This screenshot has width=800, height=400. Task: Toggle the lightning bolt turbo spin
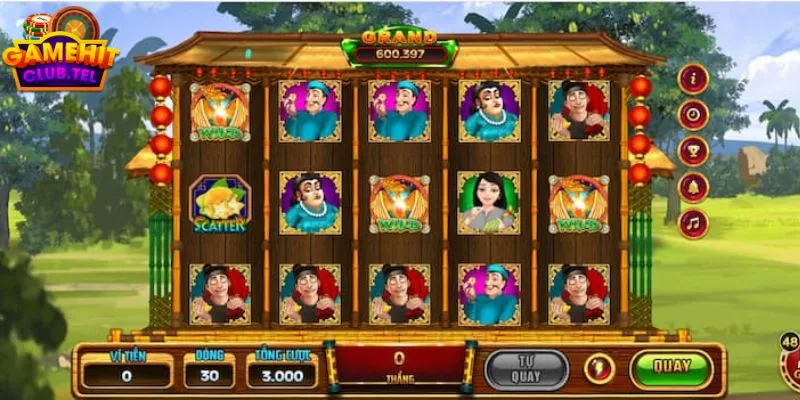pyautogui.click(x=598, y=369)
